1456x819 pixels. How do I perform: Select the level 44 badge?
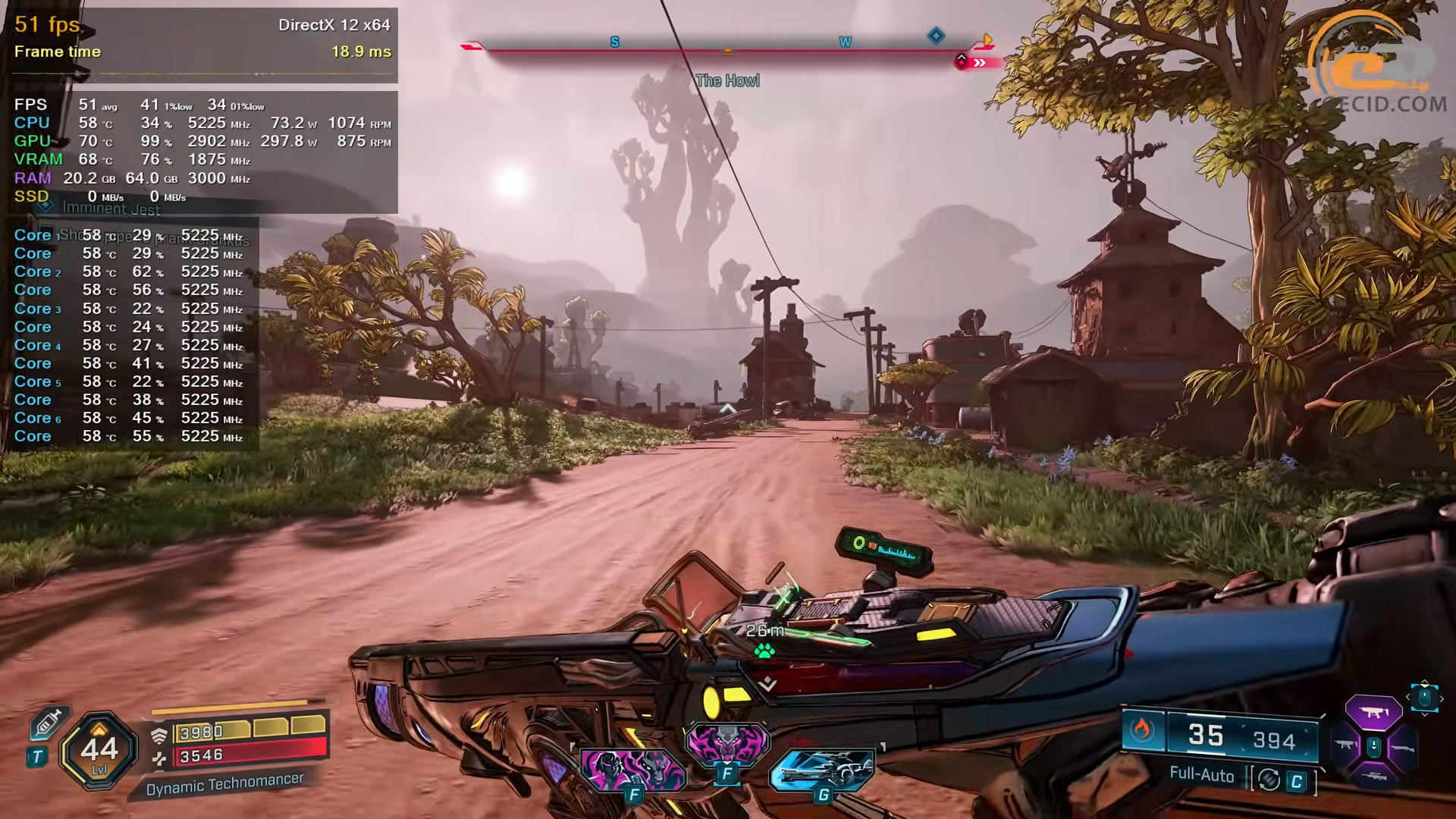[99, 751]
